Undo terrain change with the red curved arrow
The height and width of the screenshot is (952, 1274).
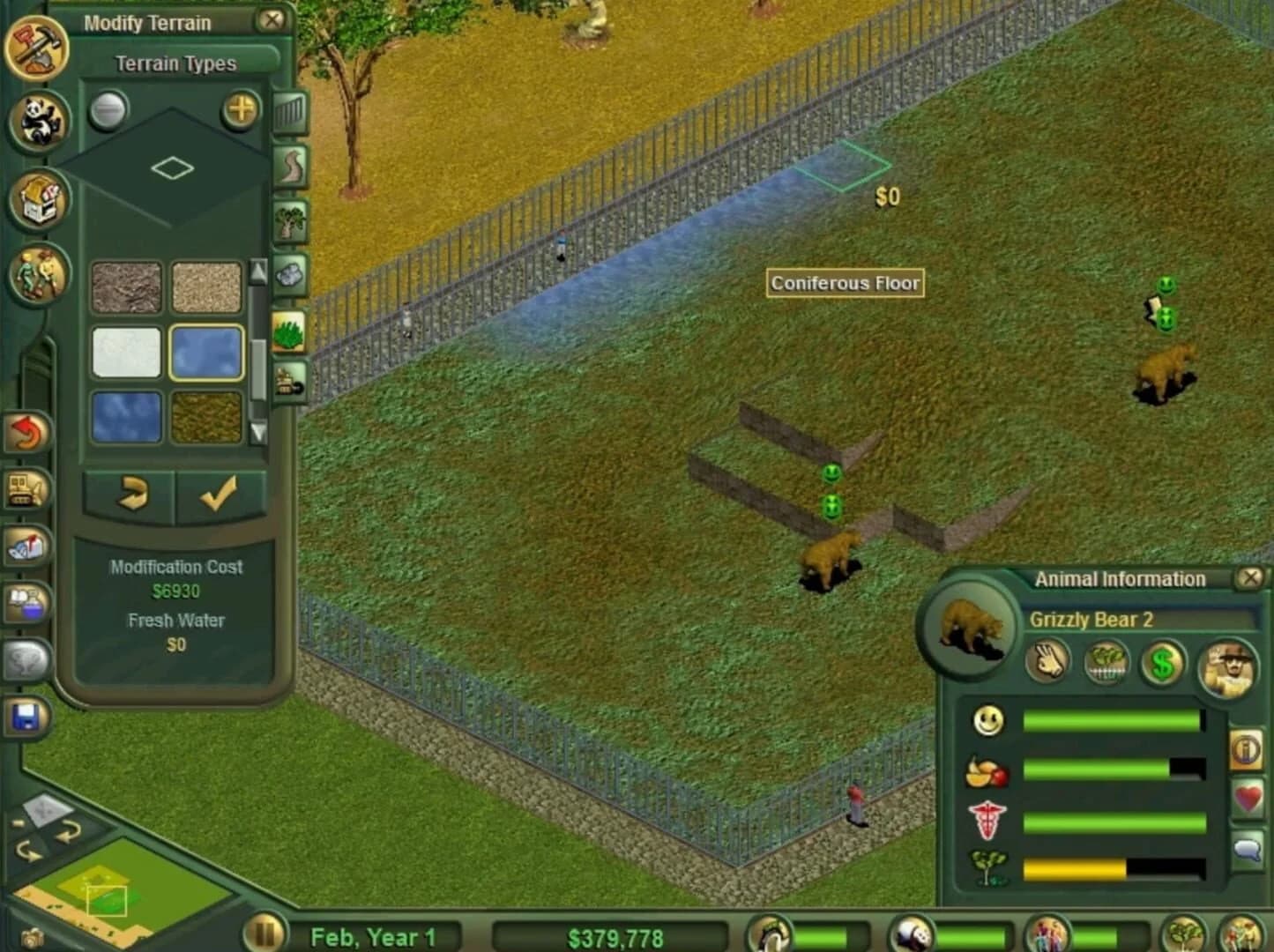click(x=26, y=429)
